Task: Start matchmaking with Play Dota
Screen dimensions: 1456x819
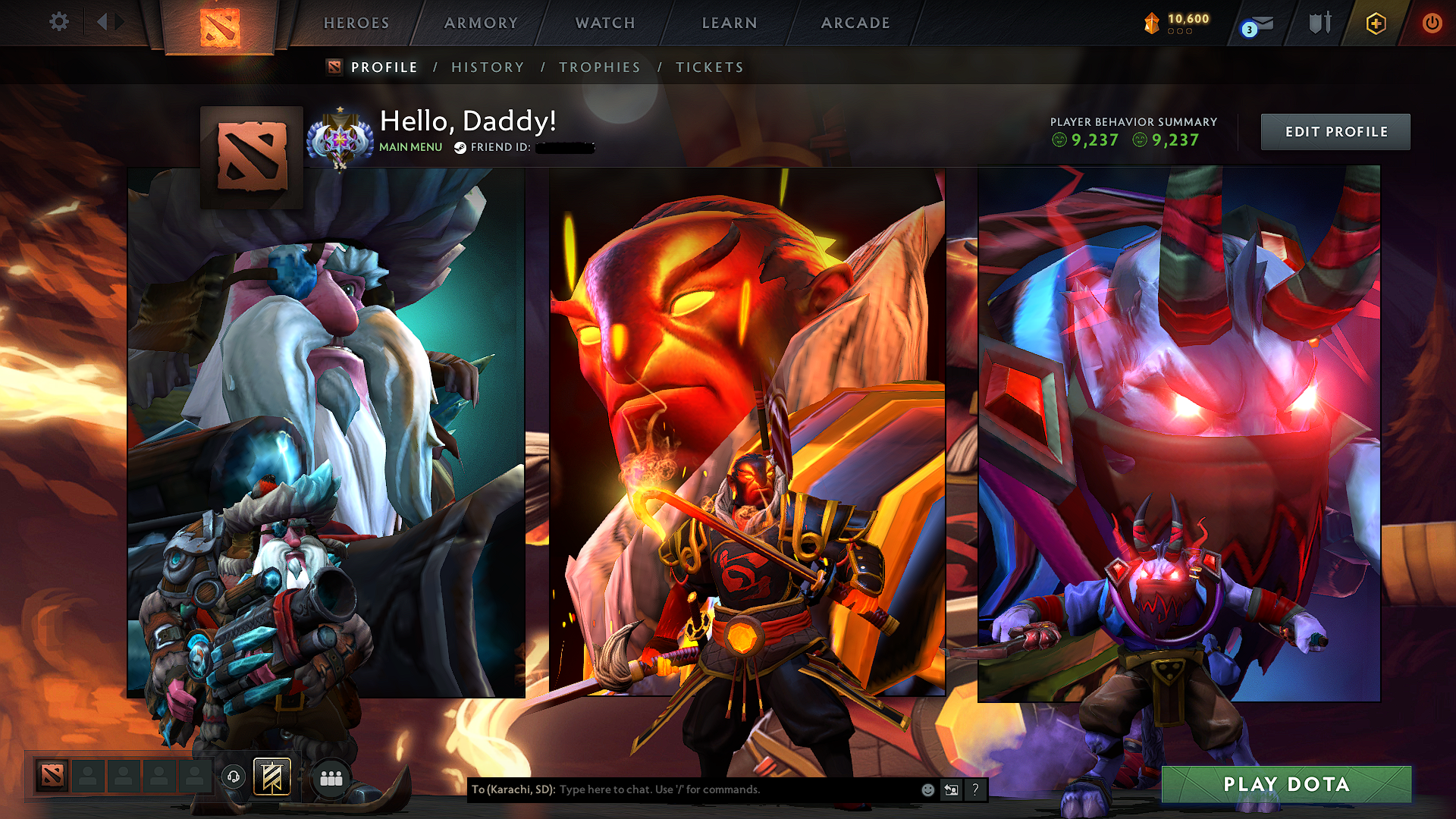Action: point(1286,784)
